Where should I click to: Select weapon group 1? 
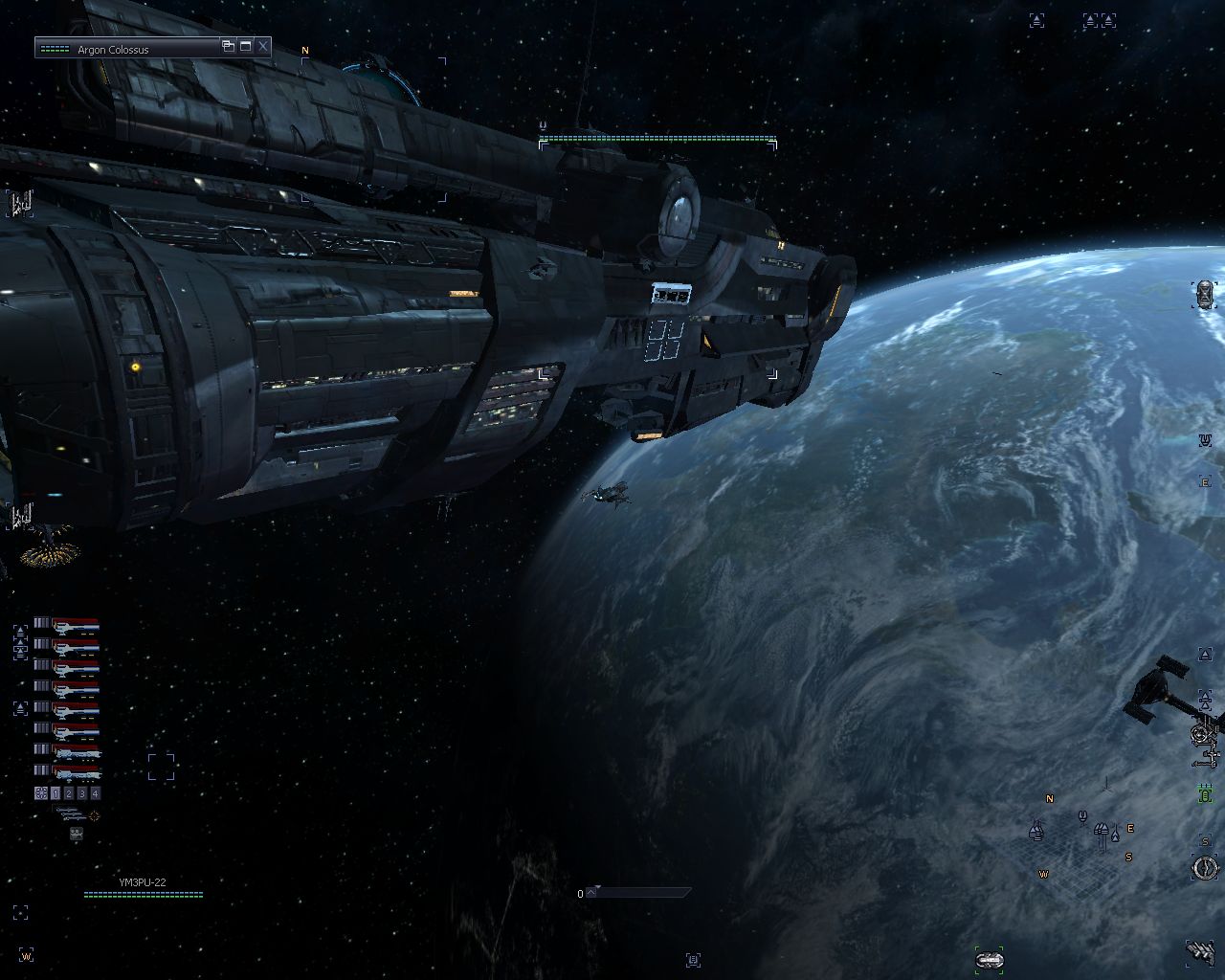point(56,793)
